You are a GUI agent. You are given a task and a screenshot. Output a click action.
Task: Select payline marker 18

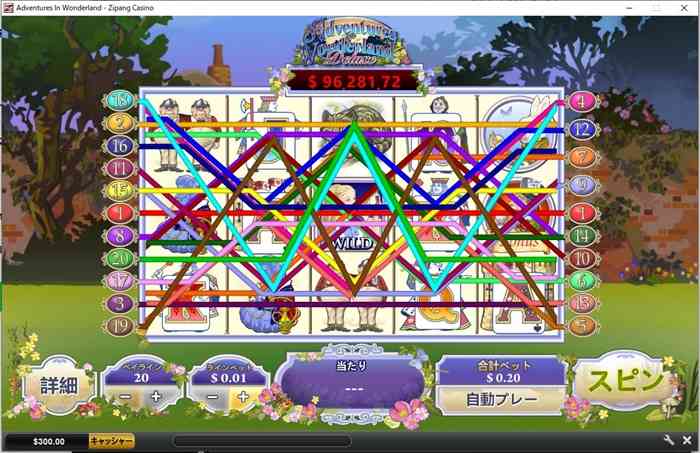[x=121, y=100]
